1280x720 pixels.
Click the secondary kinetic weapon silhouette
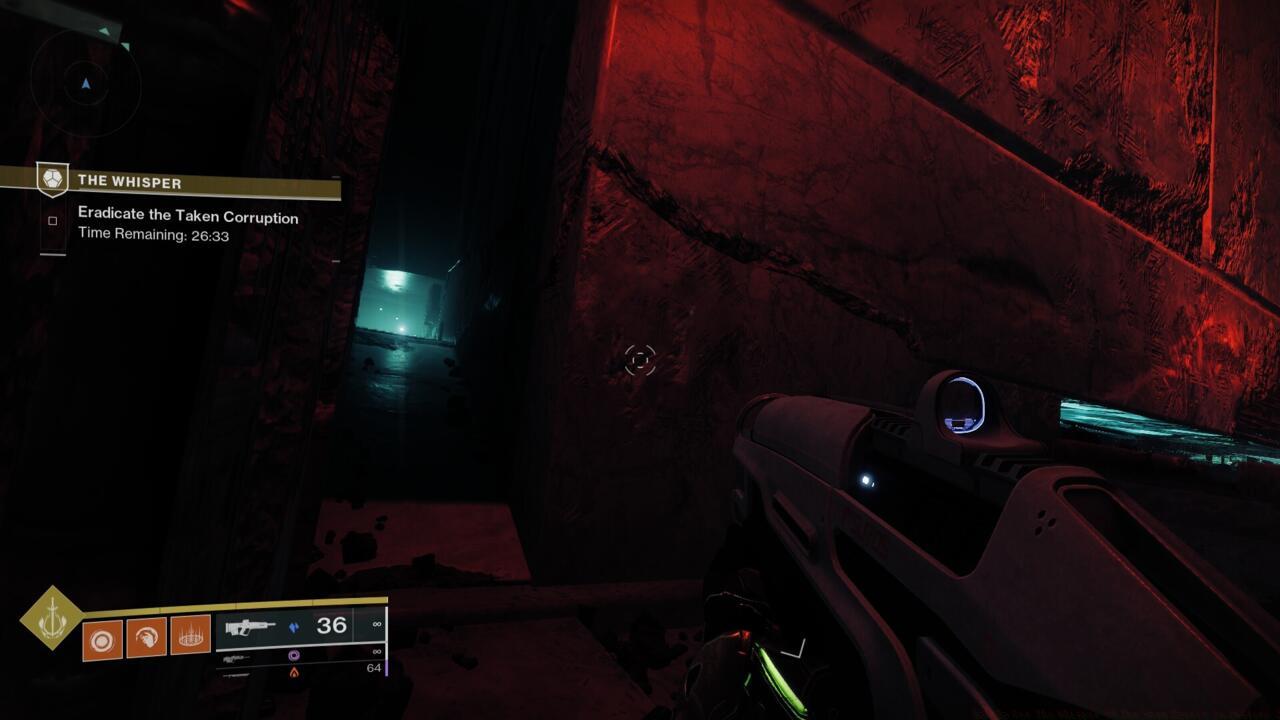pos(236,657)
